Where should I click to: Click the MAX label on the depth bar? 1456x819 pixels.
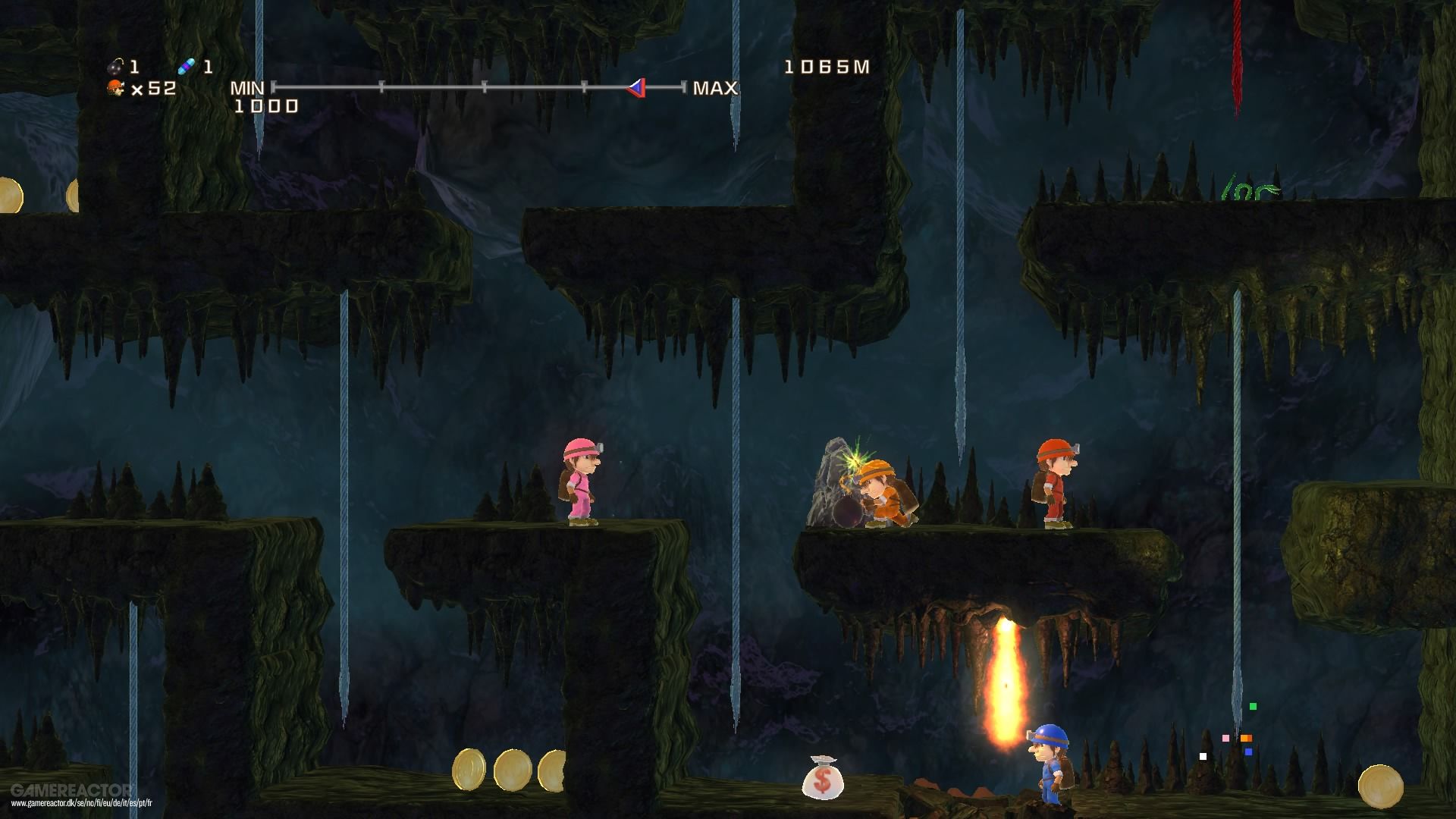714,89
